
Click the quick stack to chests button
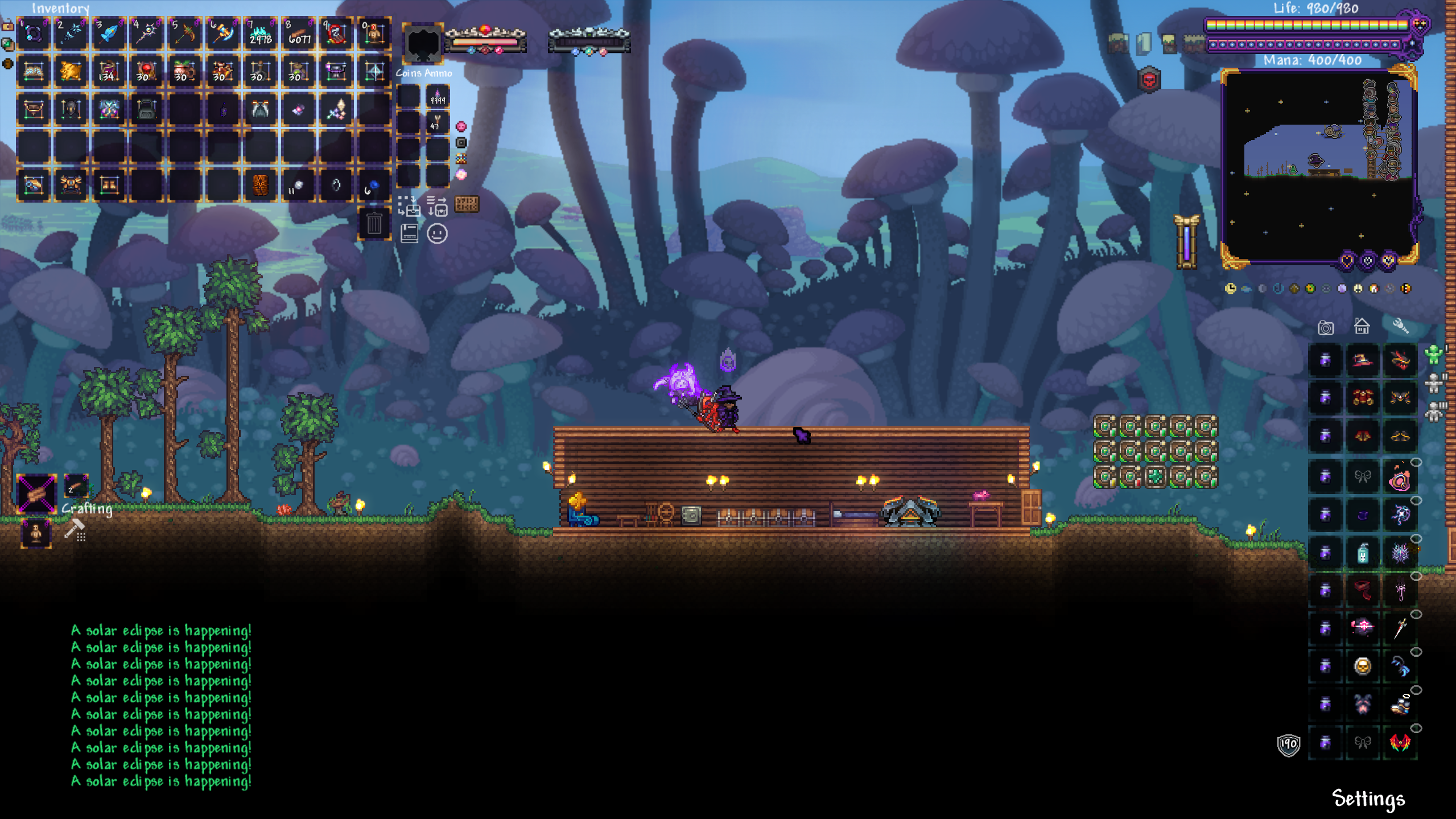(x=409, y=206)
